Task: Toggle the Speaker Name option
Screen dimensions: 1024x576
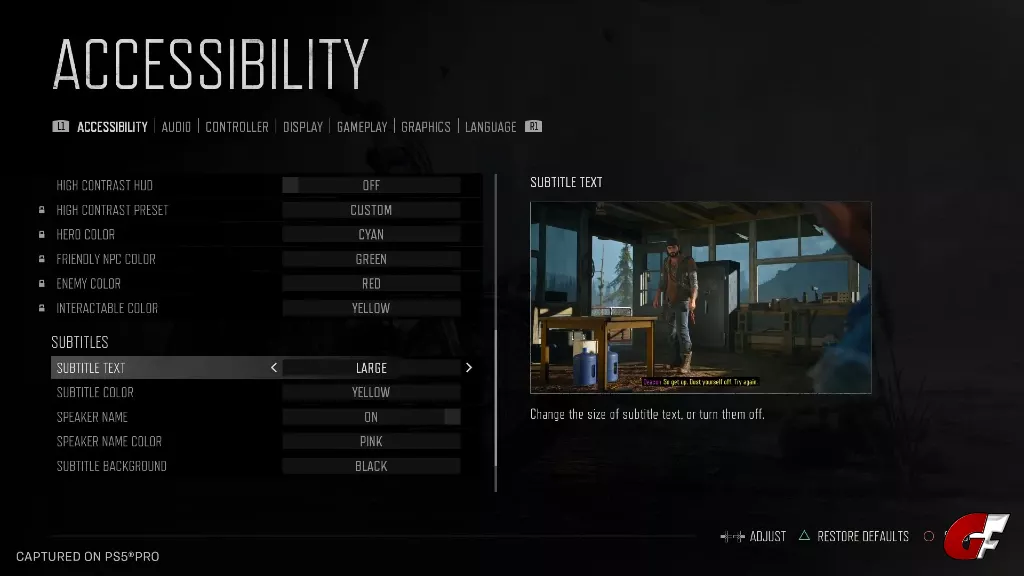Action: click(x=371, y=417)
